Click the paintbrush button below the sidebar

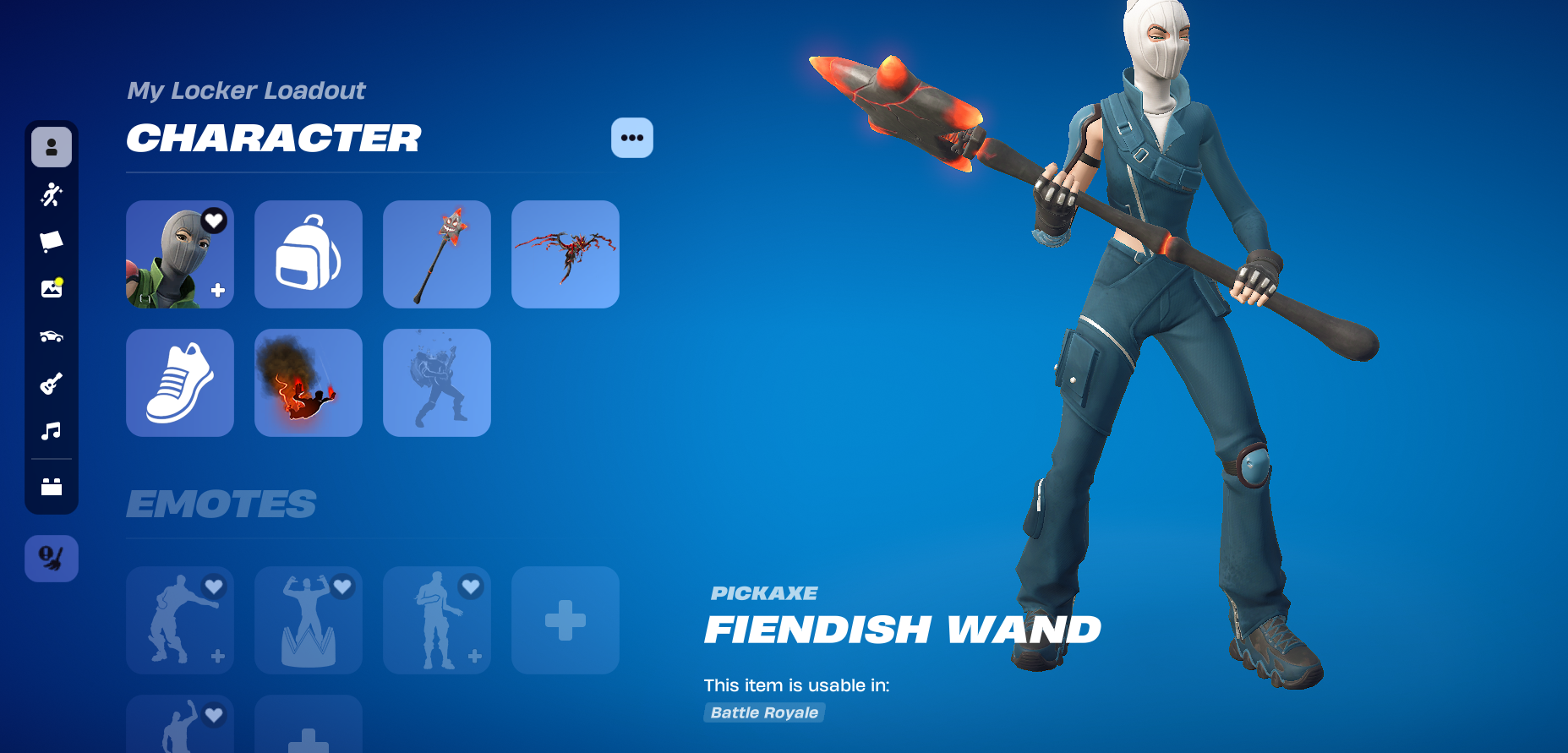coord(52,558)
